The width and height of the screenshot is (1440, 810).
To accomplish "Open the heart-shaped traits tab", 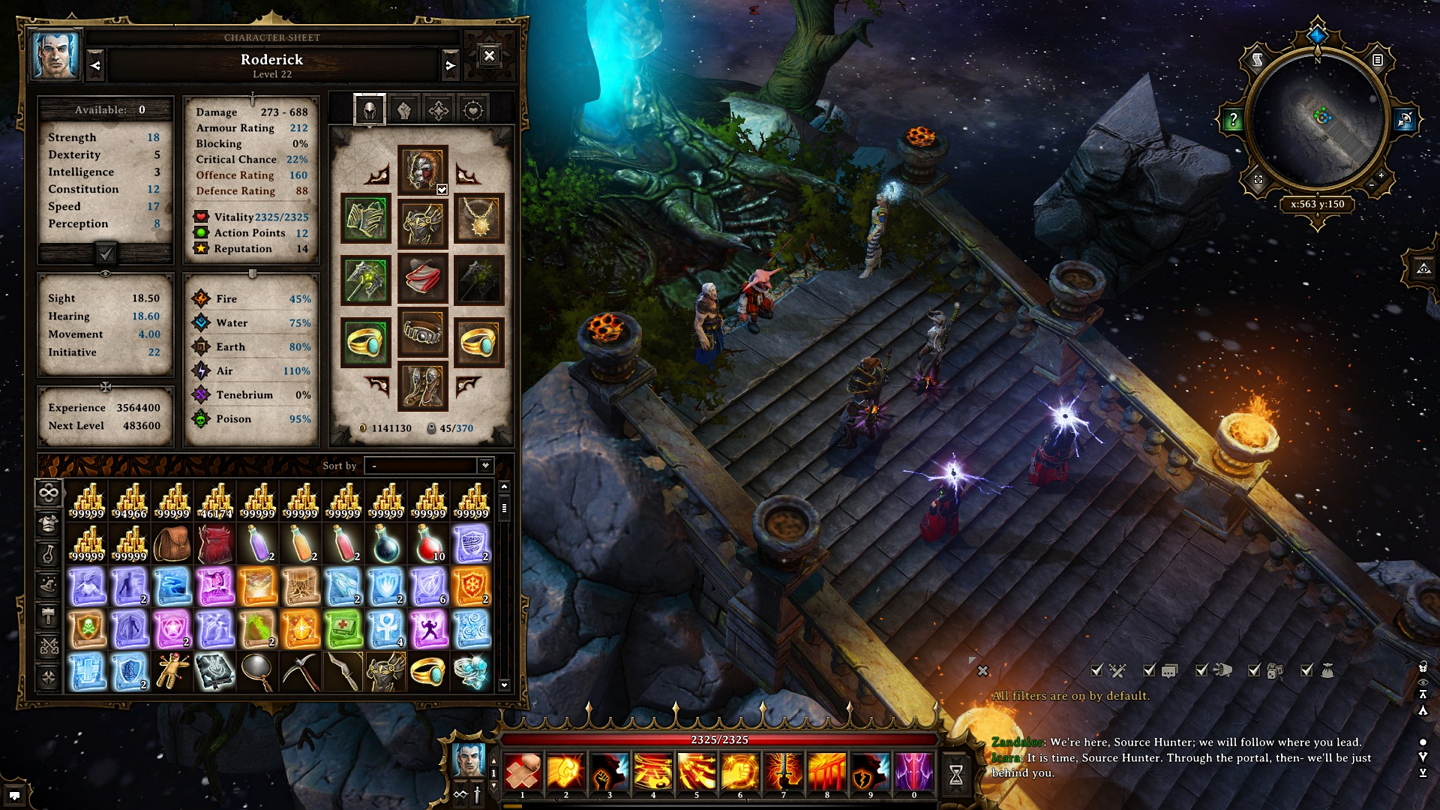I will [472, 110].
